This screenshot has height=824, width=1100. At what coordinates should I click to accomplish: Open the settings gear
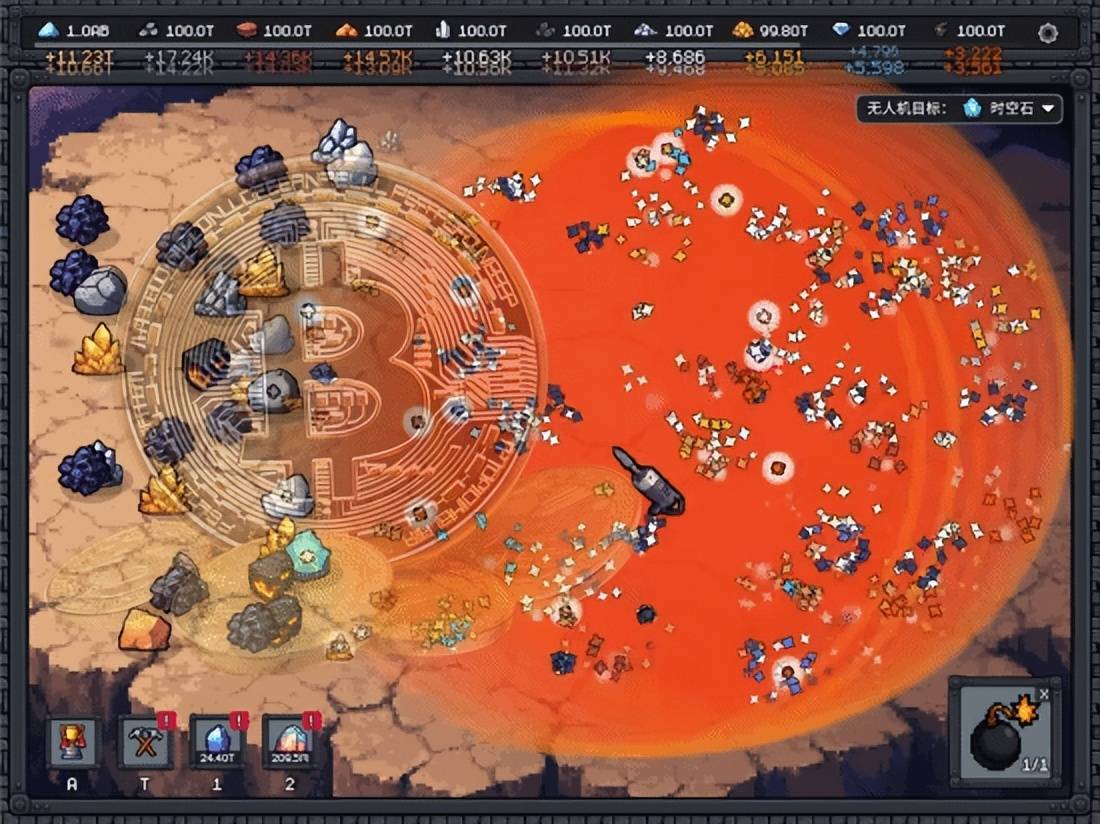[1047, 33]
